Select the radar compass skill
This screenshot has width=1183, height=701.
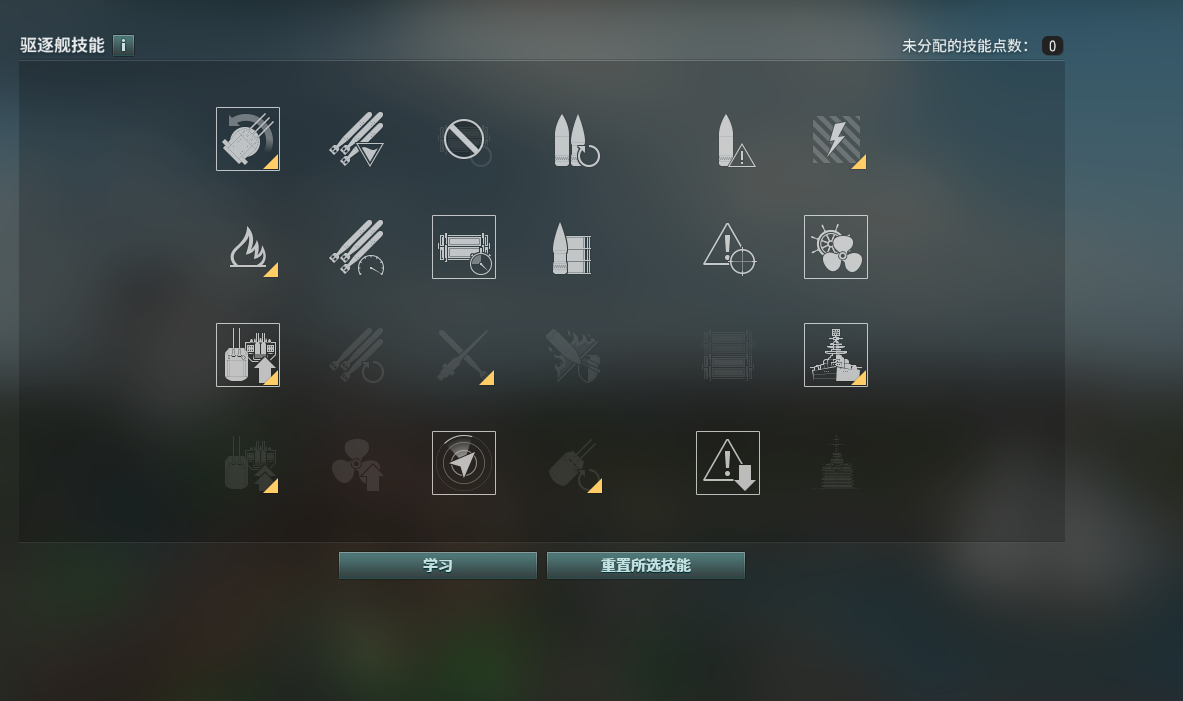pos(464,463)
